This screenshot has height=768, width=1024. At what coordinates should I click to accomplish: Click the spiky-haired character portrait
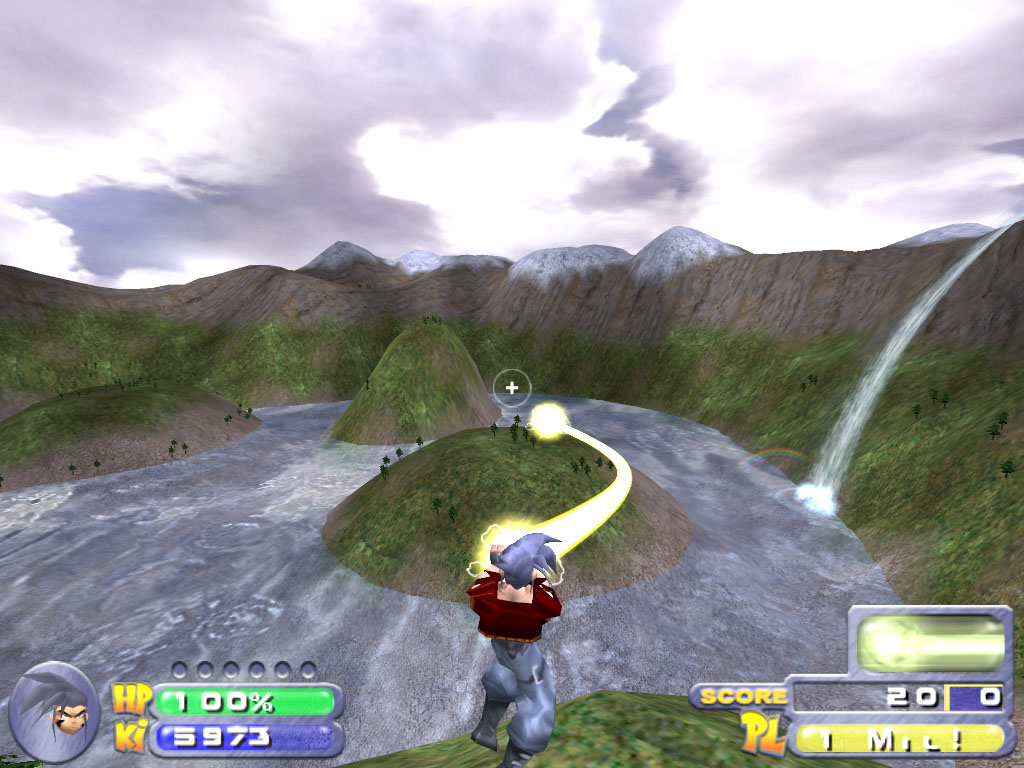click(x=55, y=707)
